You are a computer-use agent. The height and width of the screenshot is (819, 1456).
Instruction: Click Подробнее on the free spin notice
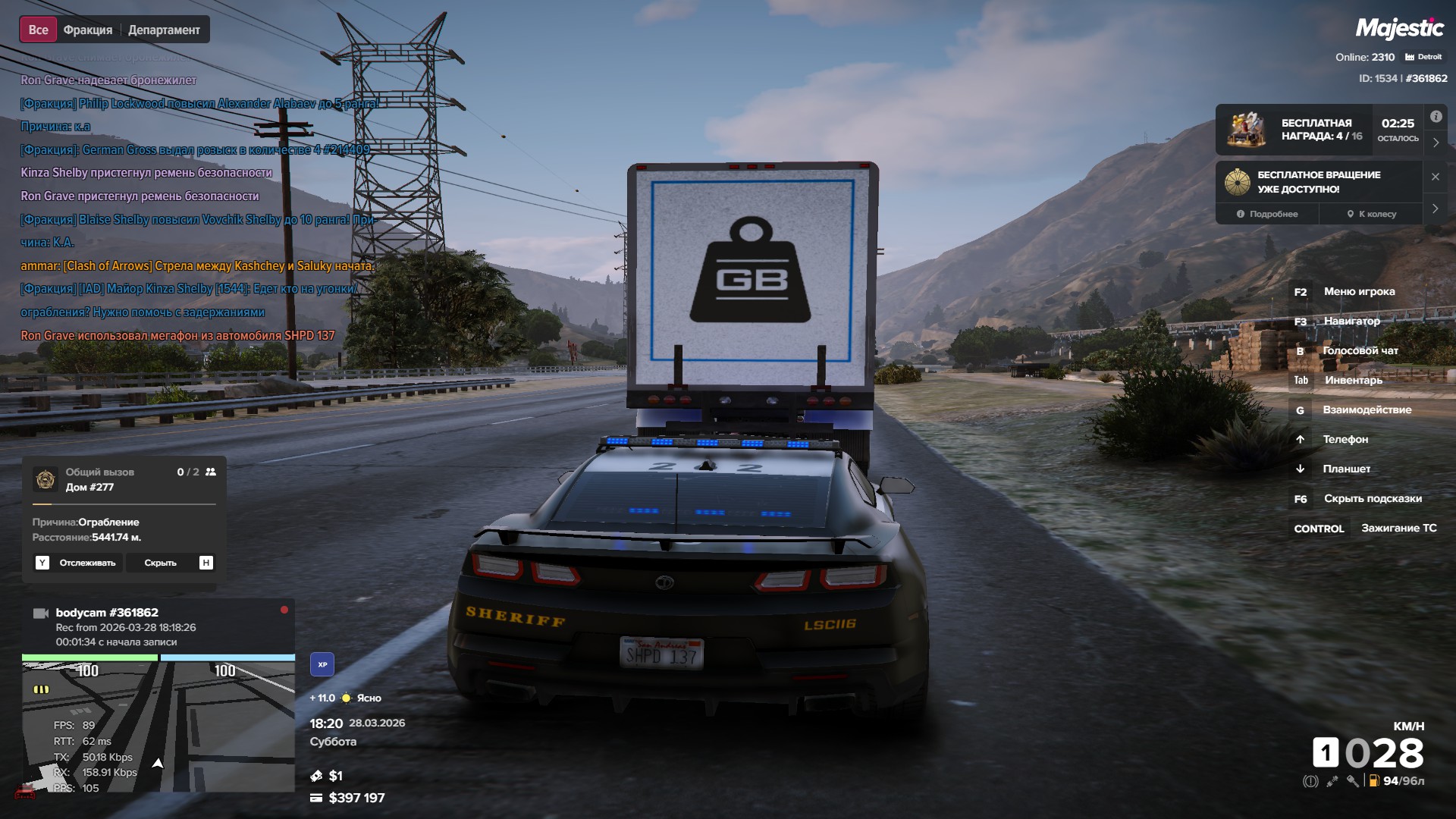pyautogui.click(x=1267, y=214)
